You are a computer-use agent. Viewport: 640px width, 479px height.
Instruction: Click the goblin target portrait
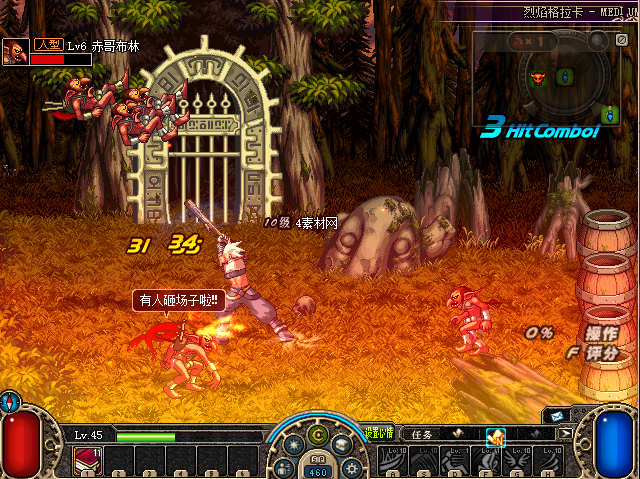click(15, 52)
